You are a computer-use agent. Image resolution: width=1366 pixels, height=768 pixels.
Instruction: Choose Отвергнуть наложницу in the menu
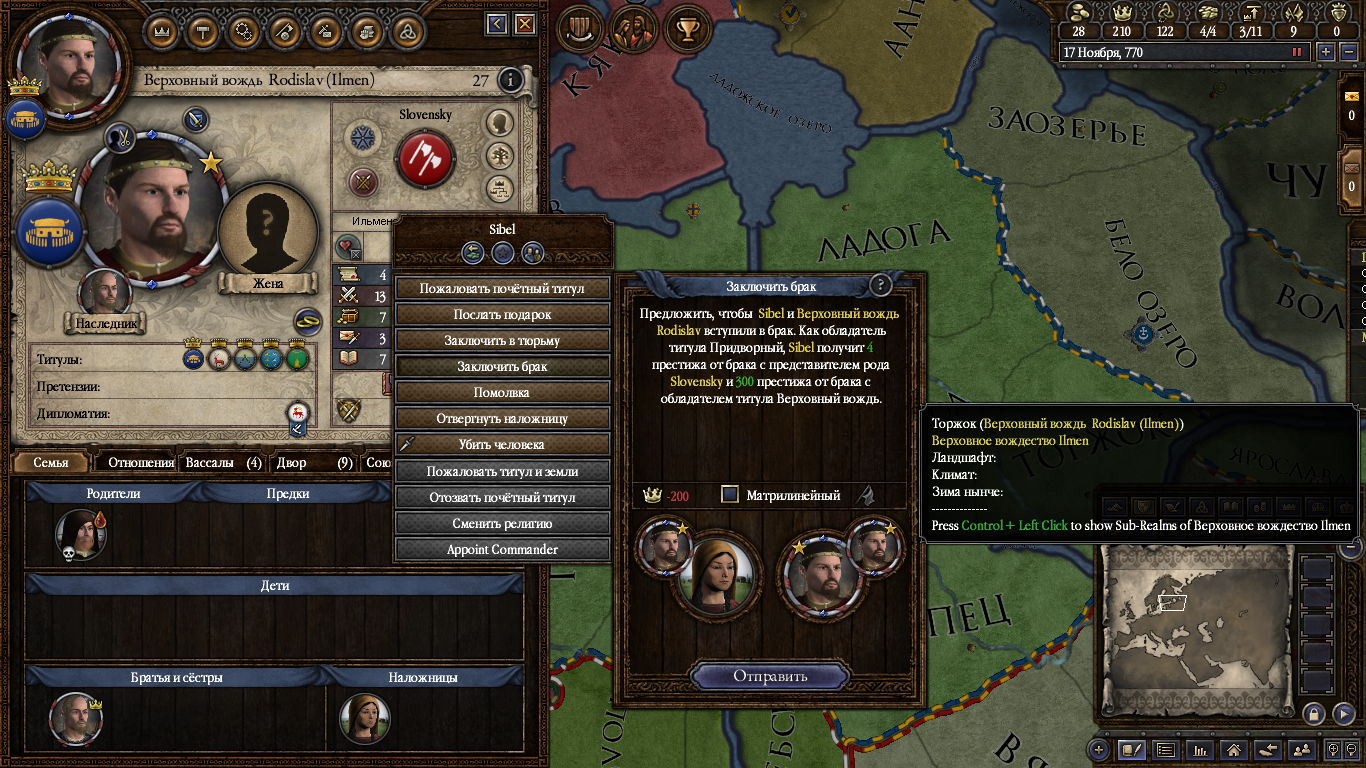coord(502,419)
